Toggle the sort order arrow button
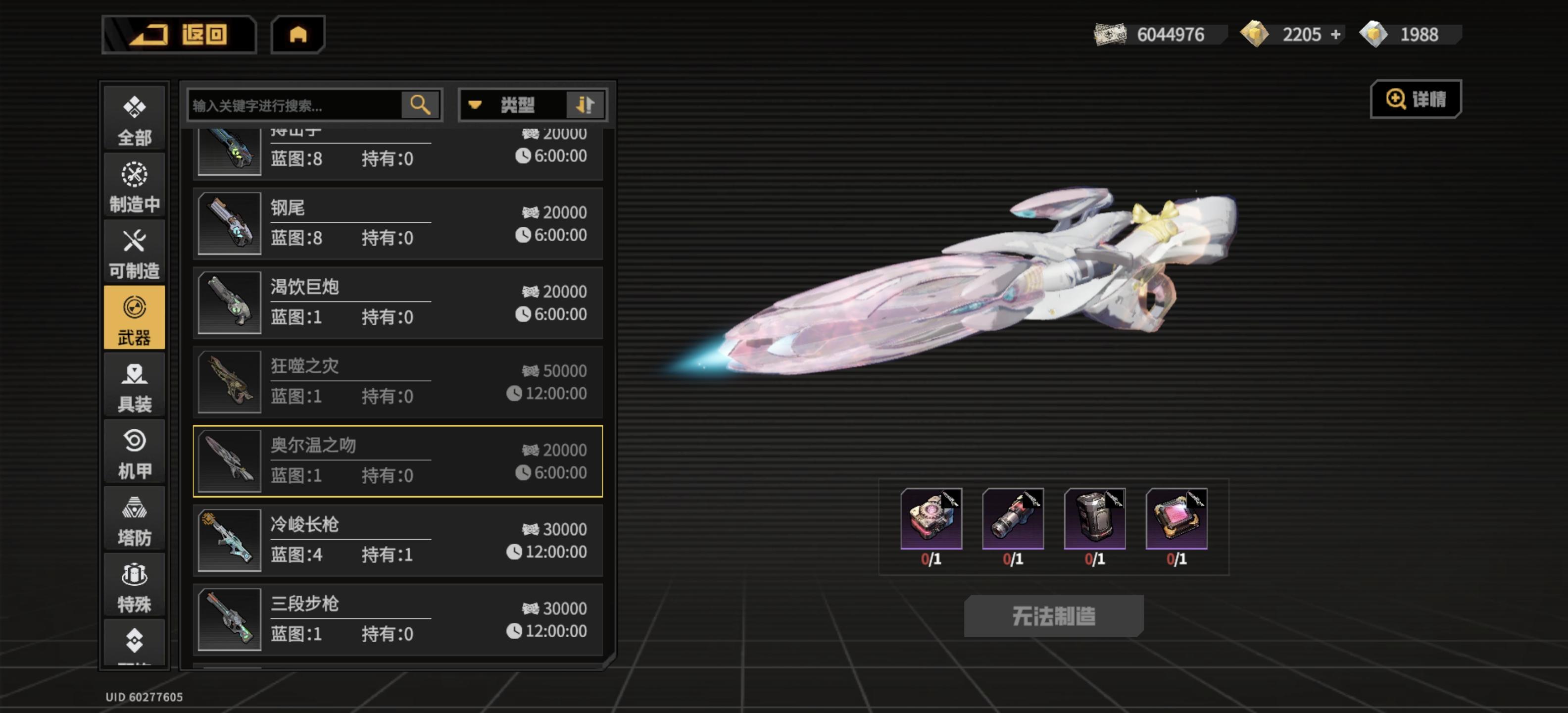The image size is (1568, 713). [585, 105]
